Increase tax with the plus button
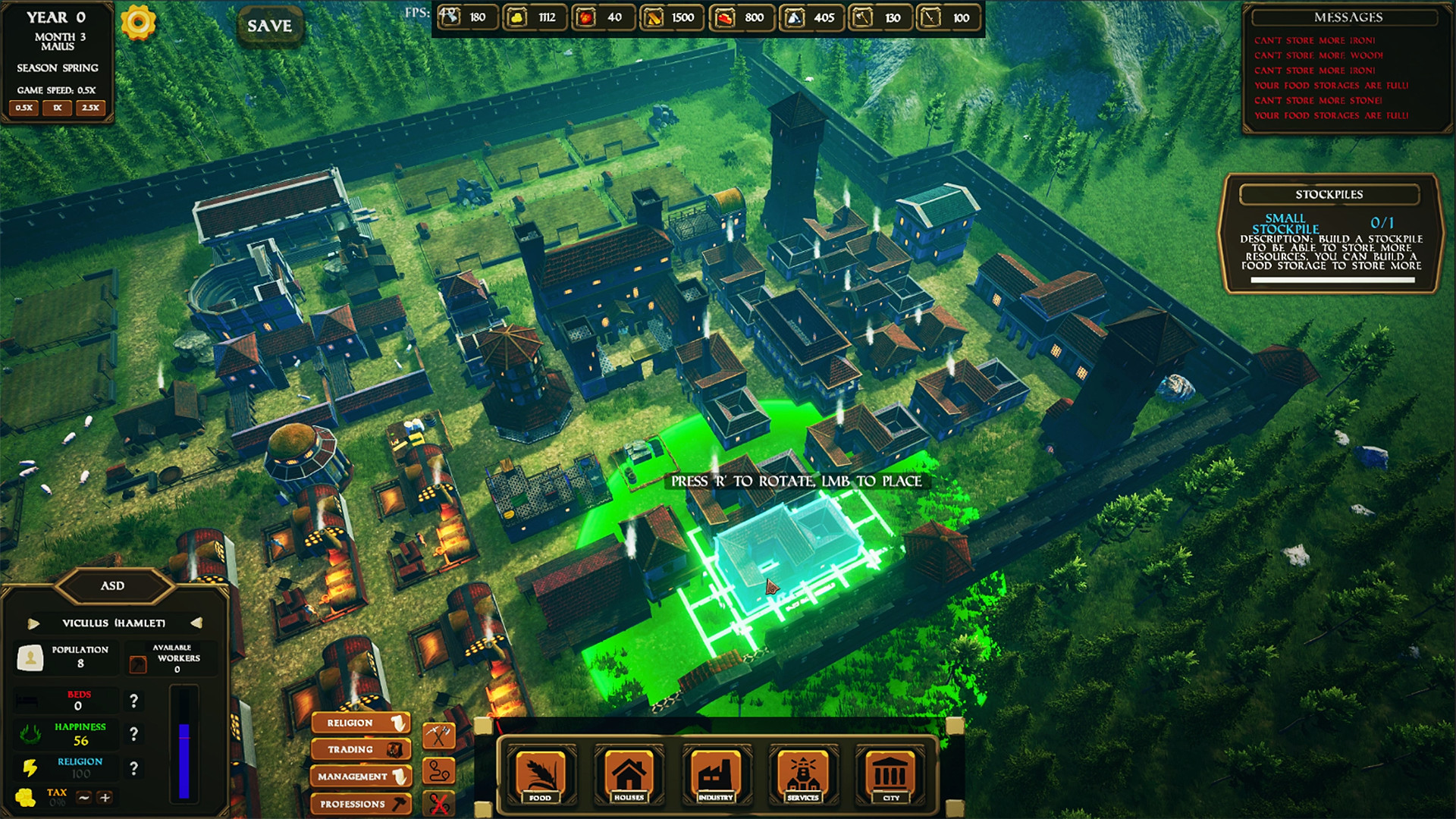The width and height of the screenshot is (1456, 819). 105,797
